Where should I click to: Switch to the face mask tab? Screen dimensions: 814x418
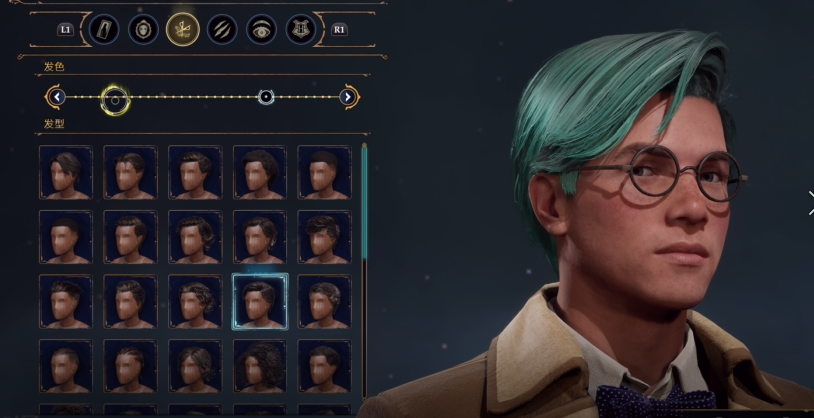pyautogui.click(x=142, y=29)
